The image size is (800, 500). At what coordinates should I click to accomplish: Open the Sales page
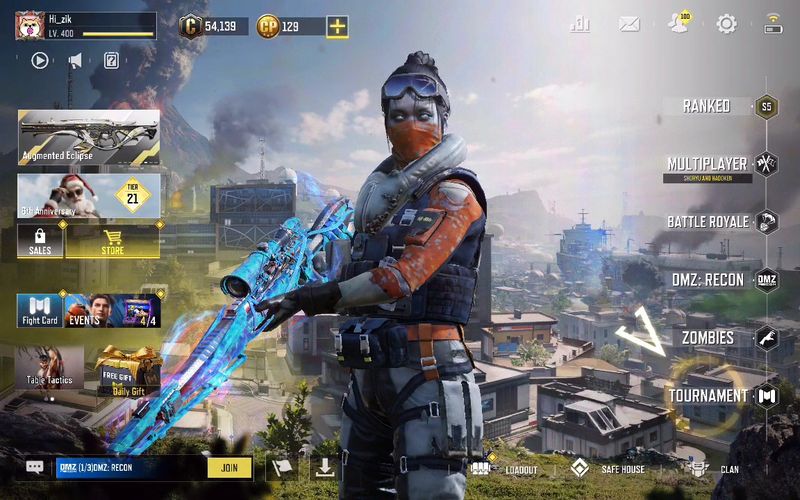click(40, 241)
